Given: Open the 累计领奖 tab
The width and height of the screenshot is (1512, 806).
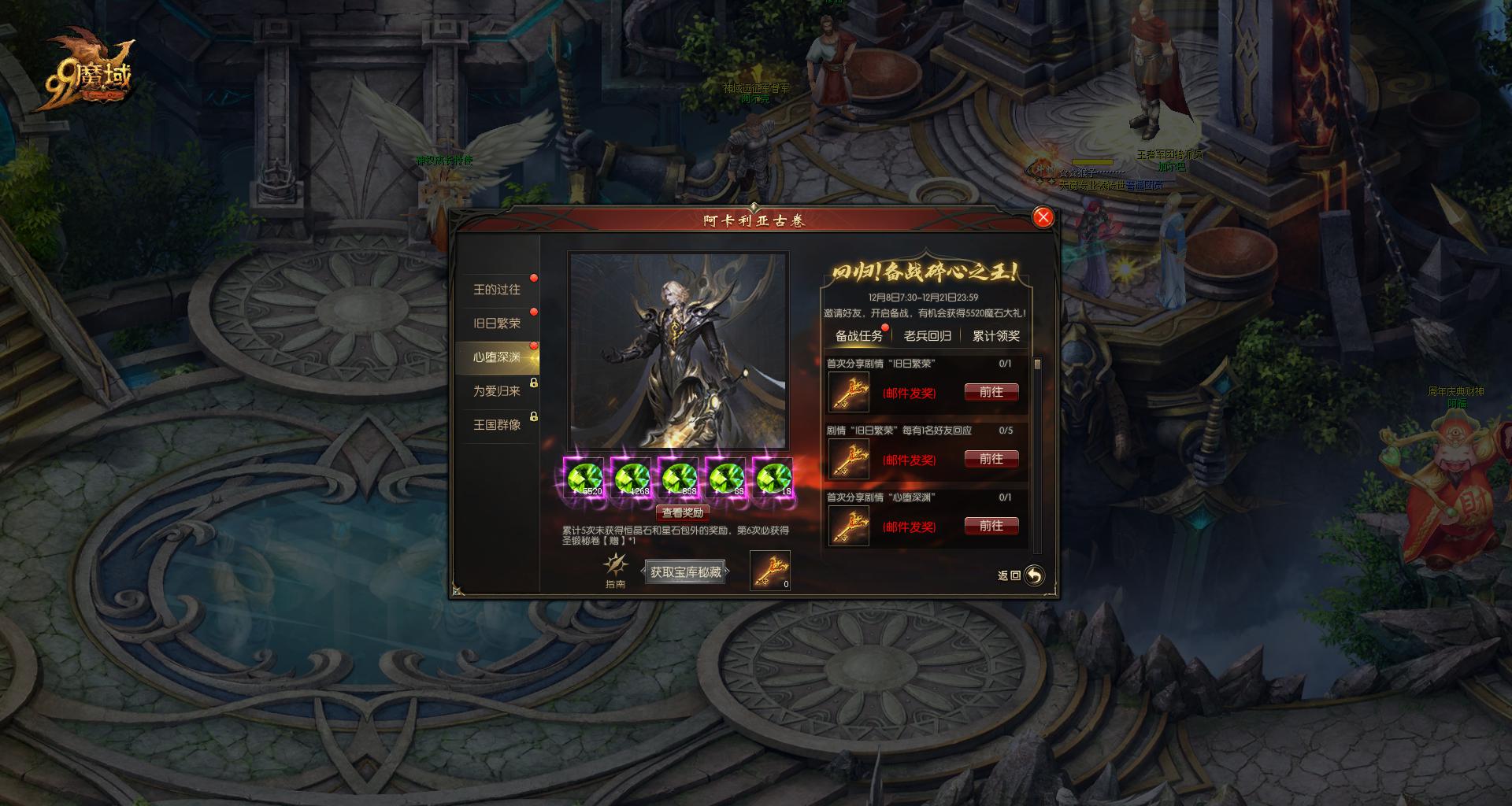Looking at the screenshot, I should pyautogui.click(x=995, y=336).
